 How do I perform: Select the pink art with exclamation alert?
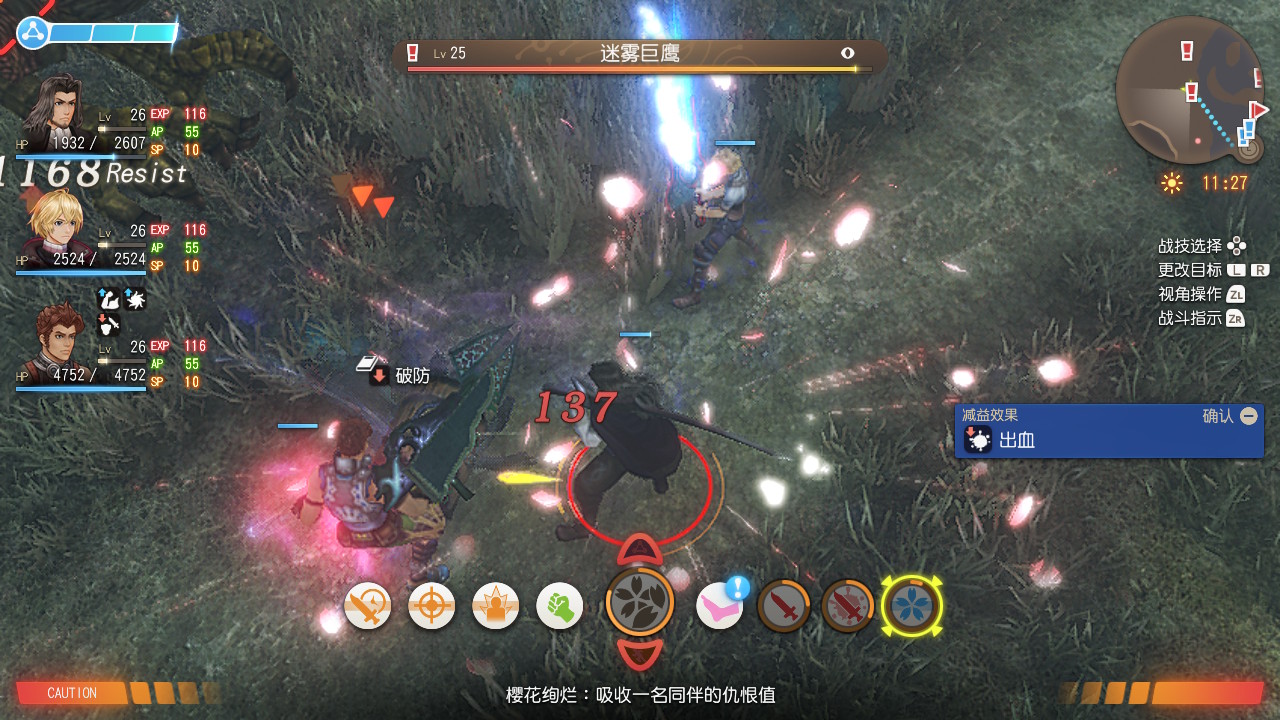coord(720,606)
